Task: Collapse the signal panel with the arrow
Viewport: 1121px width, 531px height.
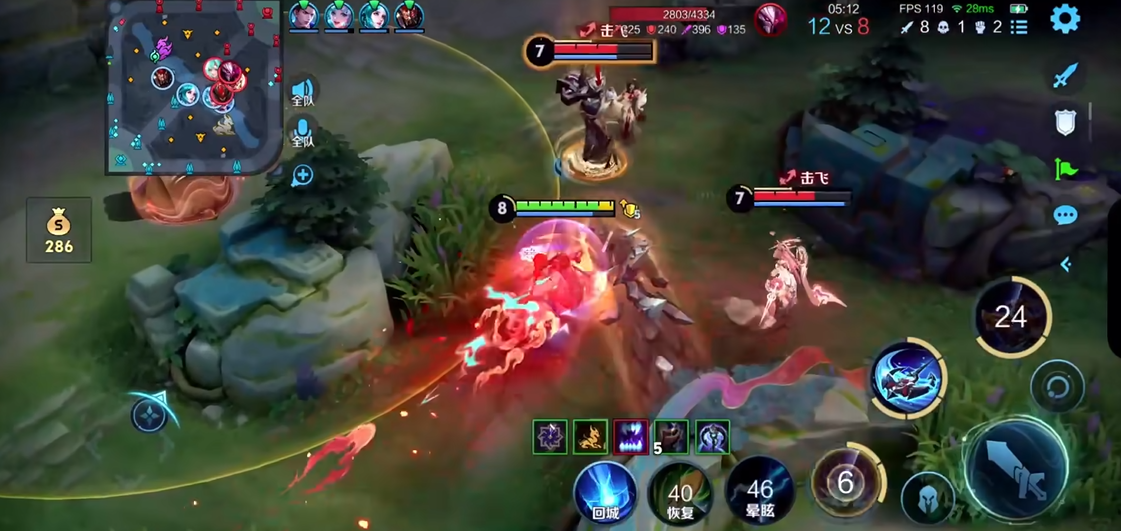Action: [1066, 264]
